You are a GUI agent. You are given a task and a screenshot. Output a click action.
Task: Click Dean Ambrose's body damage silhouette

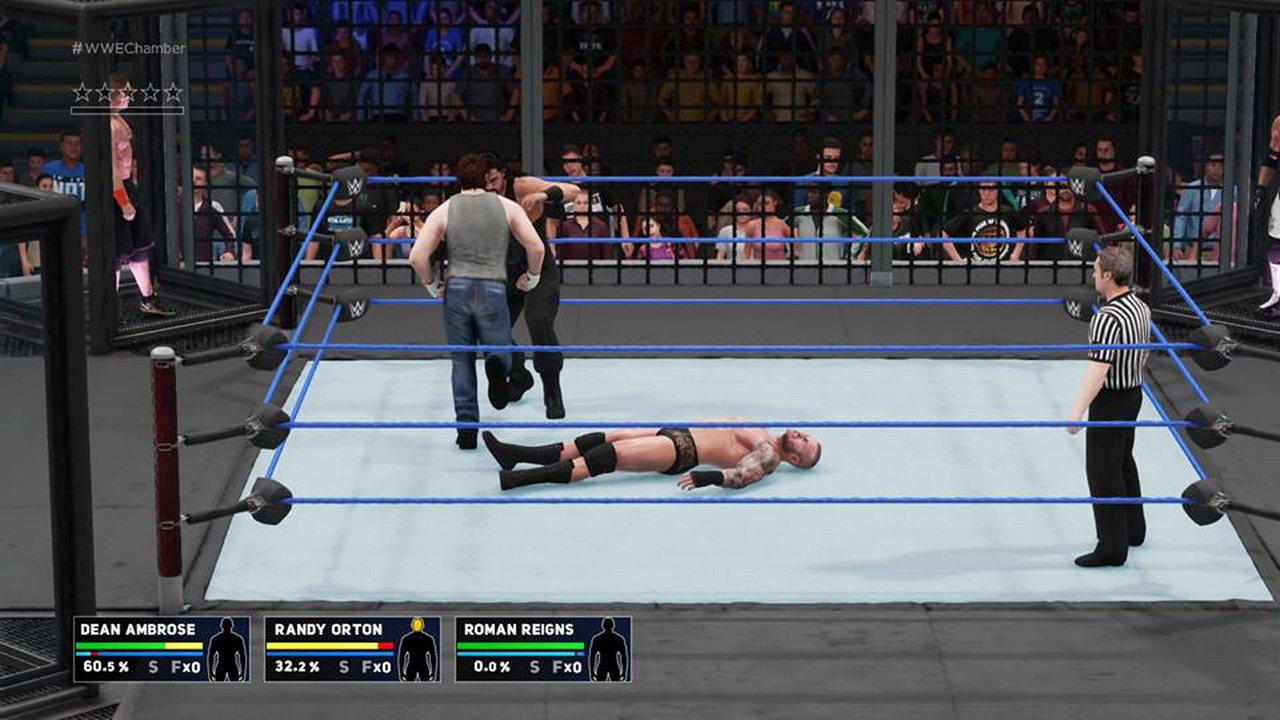(228, 650)
